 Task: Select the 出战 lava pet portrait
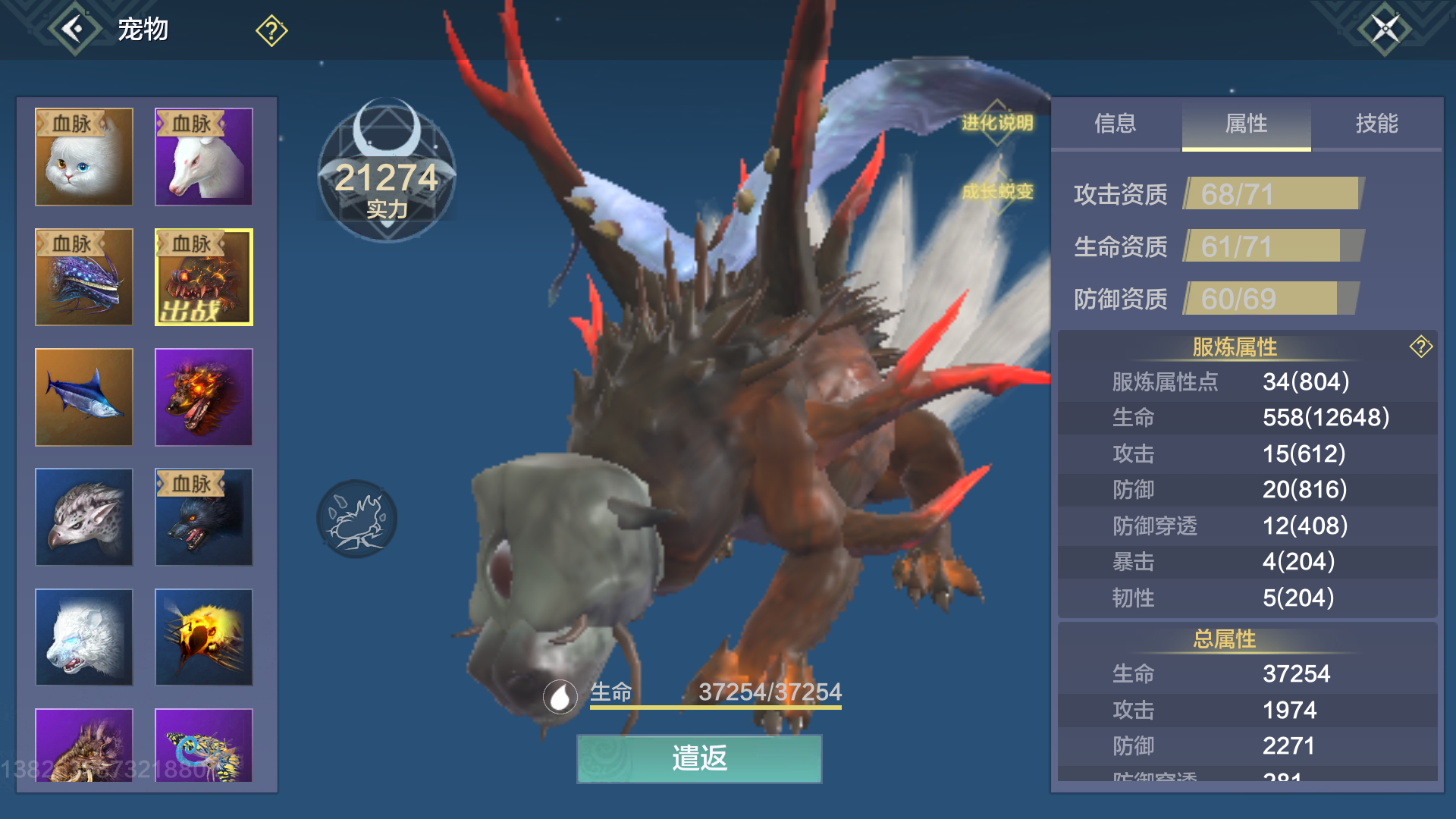point(203,278)
